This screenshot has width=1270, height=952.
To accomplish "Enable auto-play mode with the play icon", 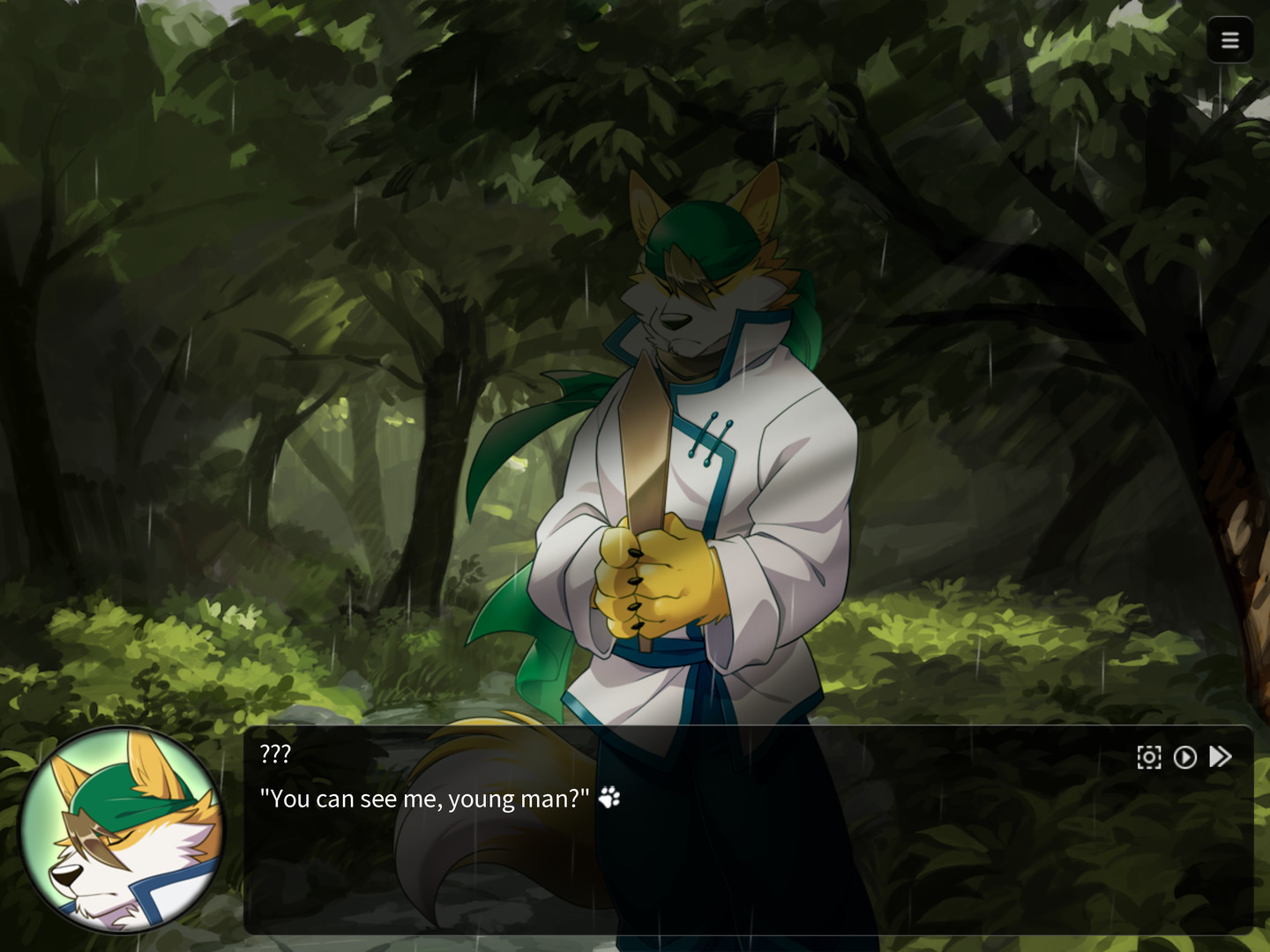I will point(1185,756).
